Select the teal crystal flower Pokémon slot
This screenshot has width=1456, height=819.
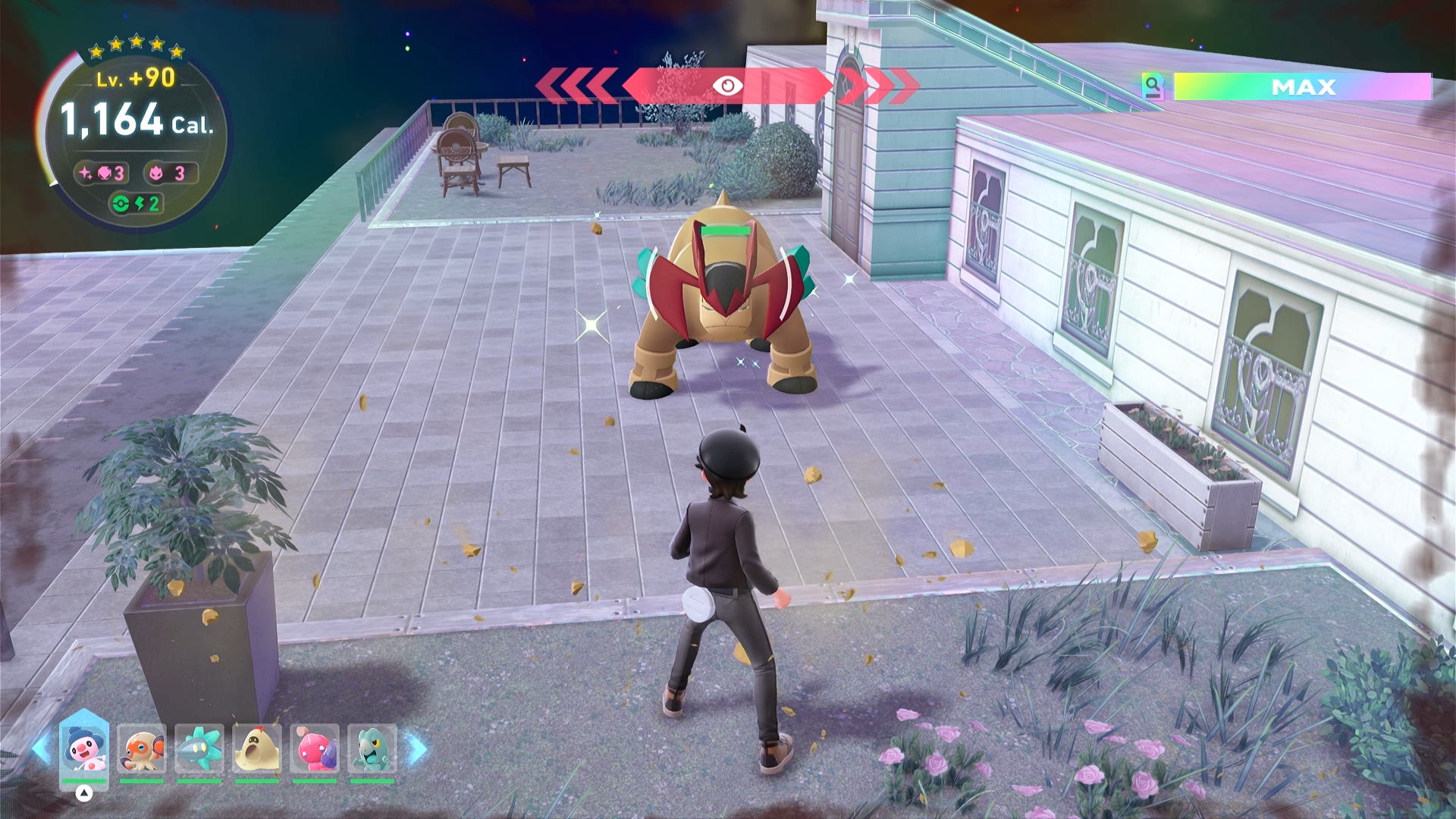(x=199, y=749)
